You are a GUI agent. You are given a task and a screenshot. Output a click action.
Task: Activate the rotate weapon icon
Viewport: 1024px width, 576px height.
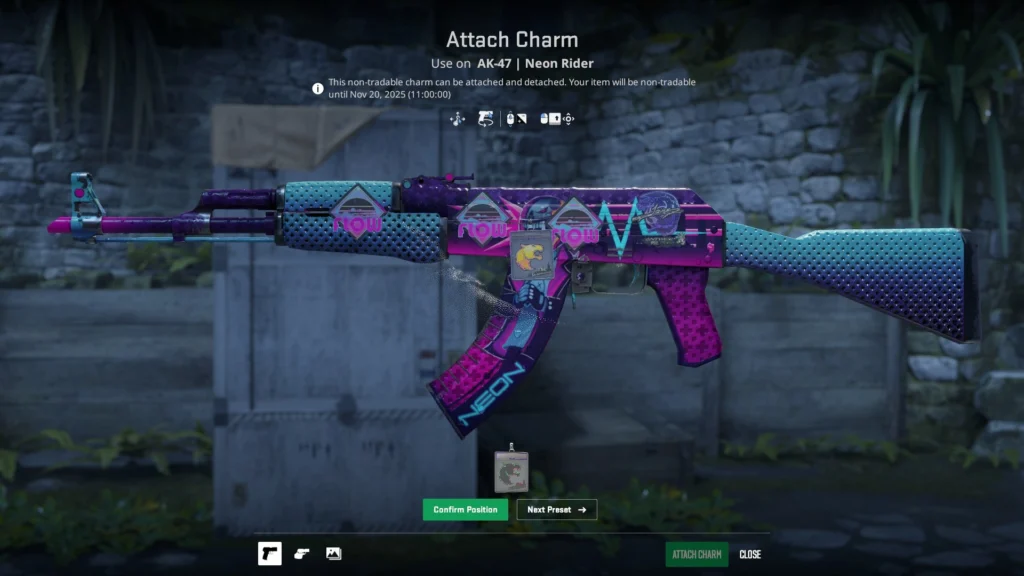coord(487,119)
